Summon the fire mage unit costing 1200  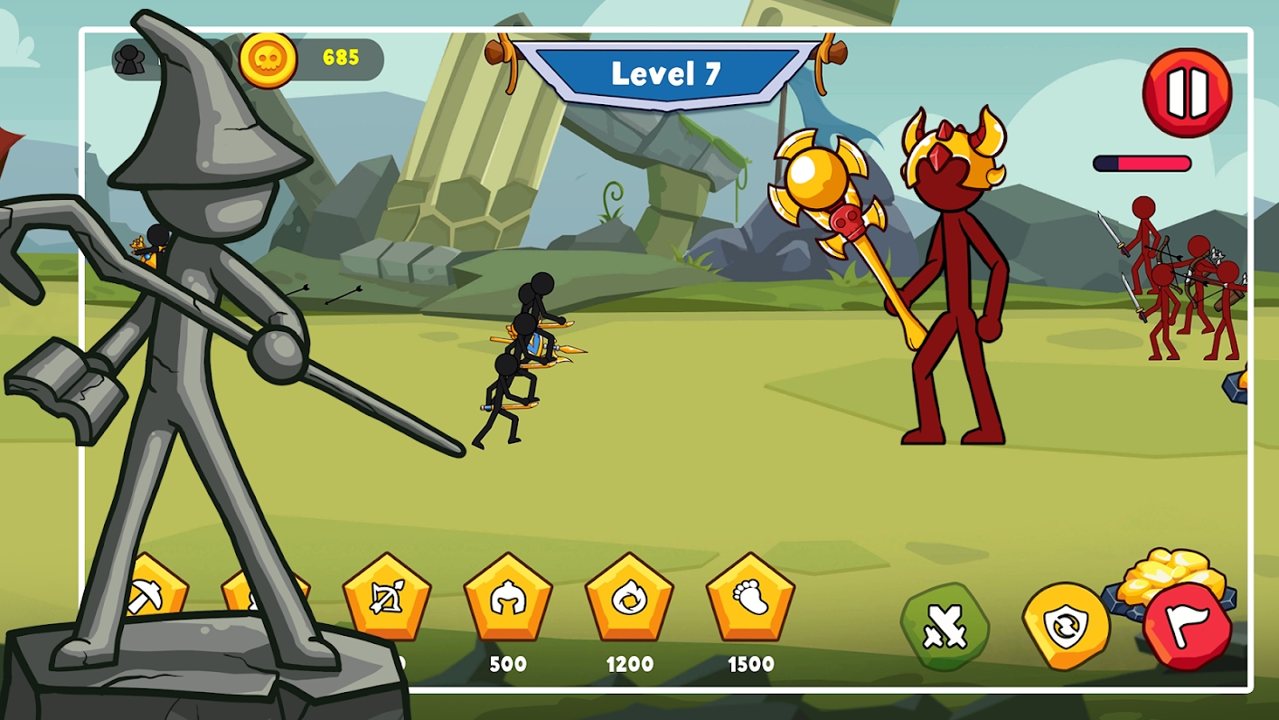(629, 598)
